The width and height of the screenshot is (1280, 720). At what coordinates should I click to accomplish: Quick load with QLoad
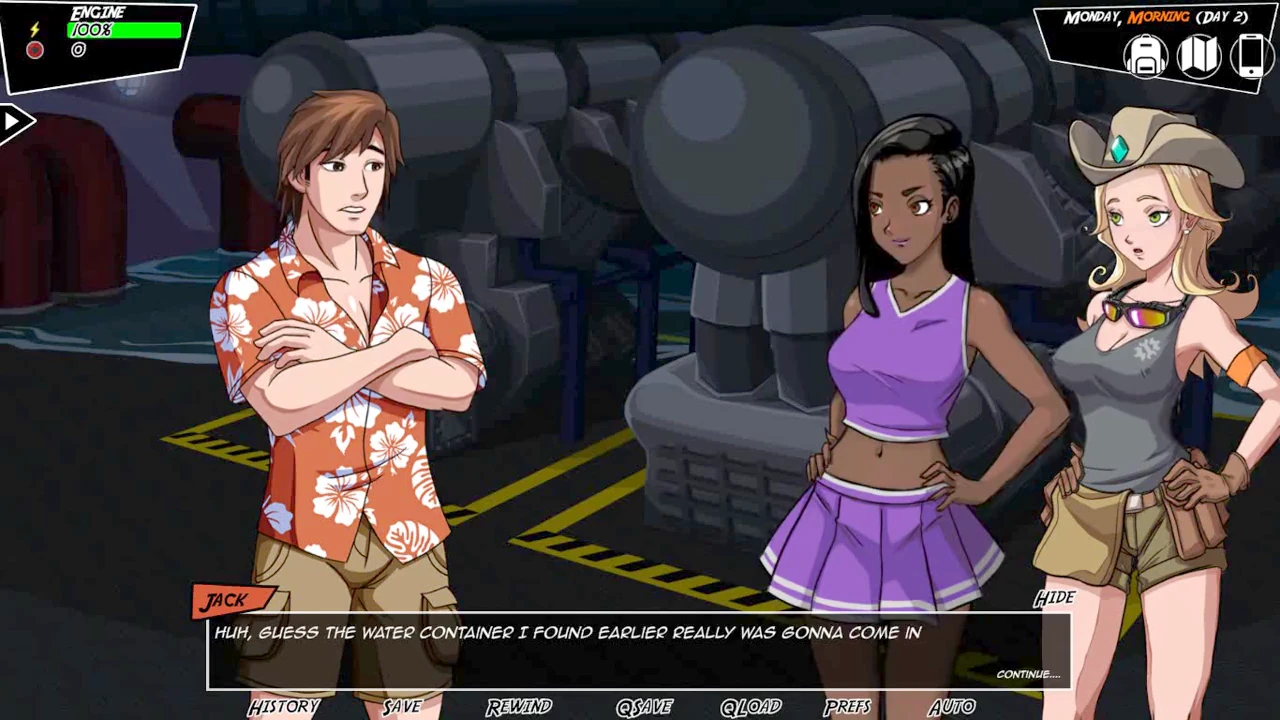[x=750, y=707]
